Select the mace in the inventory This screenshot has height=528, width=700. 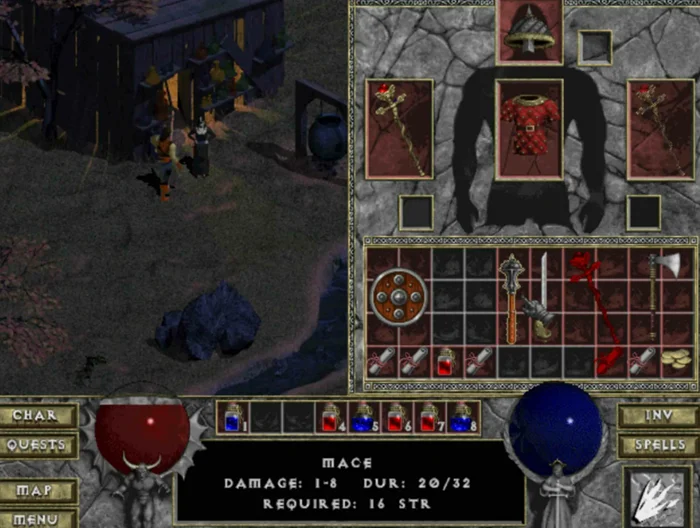[512, 297]
